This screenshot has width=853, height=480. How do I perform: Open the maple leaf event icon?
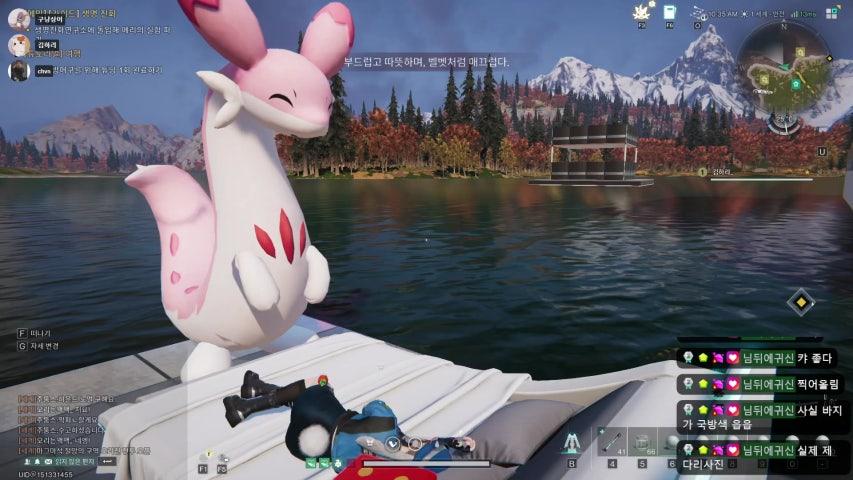pos(642,12)
